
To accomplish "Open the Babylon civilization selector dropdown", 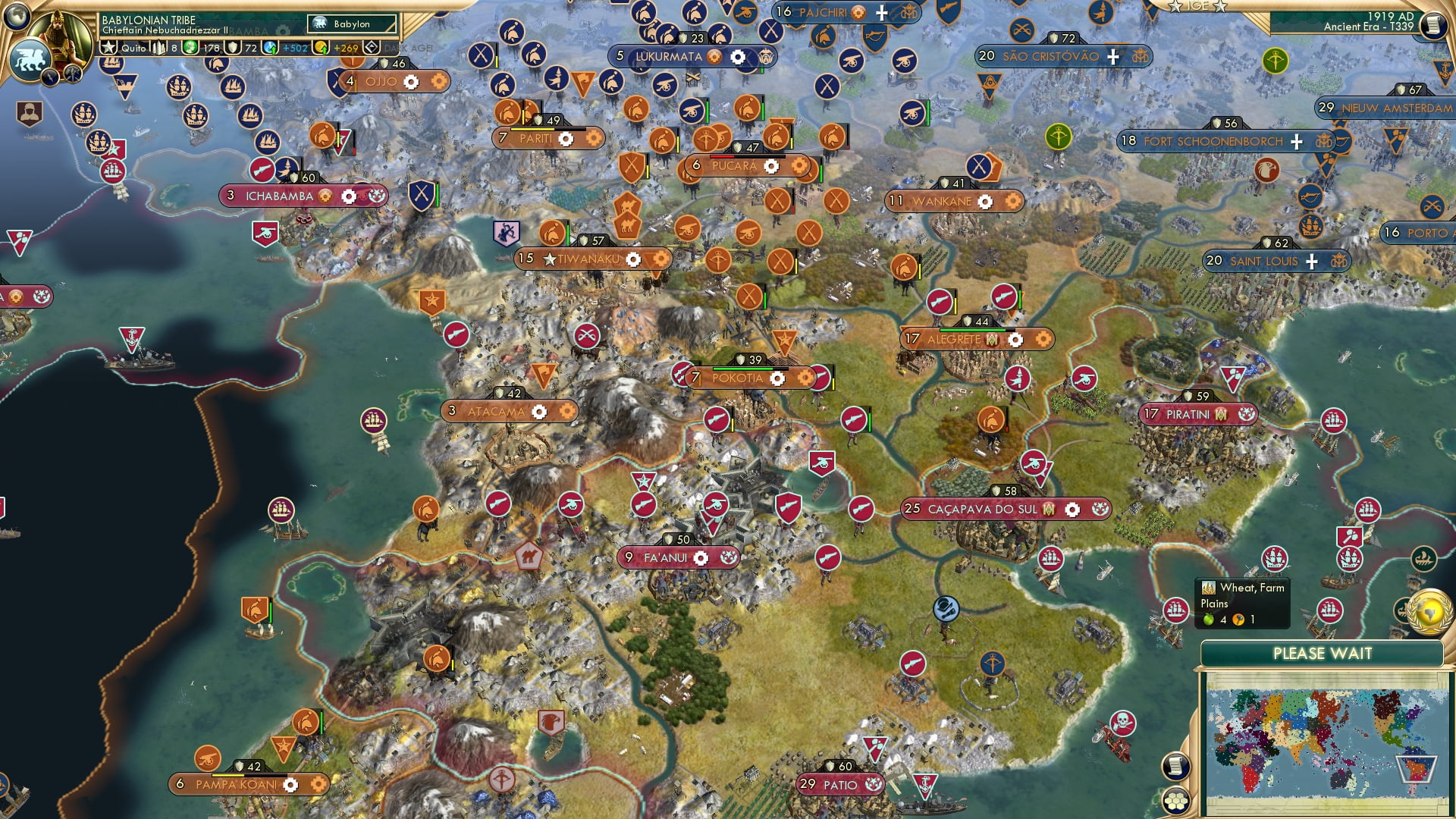I will [x=351, y=24].
